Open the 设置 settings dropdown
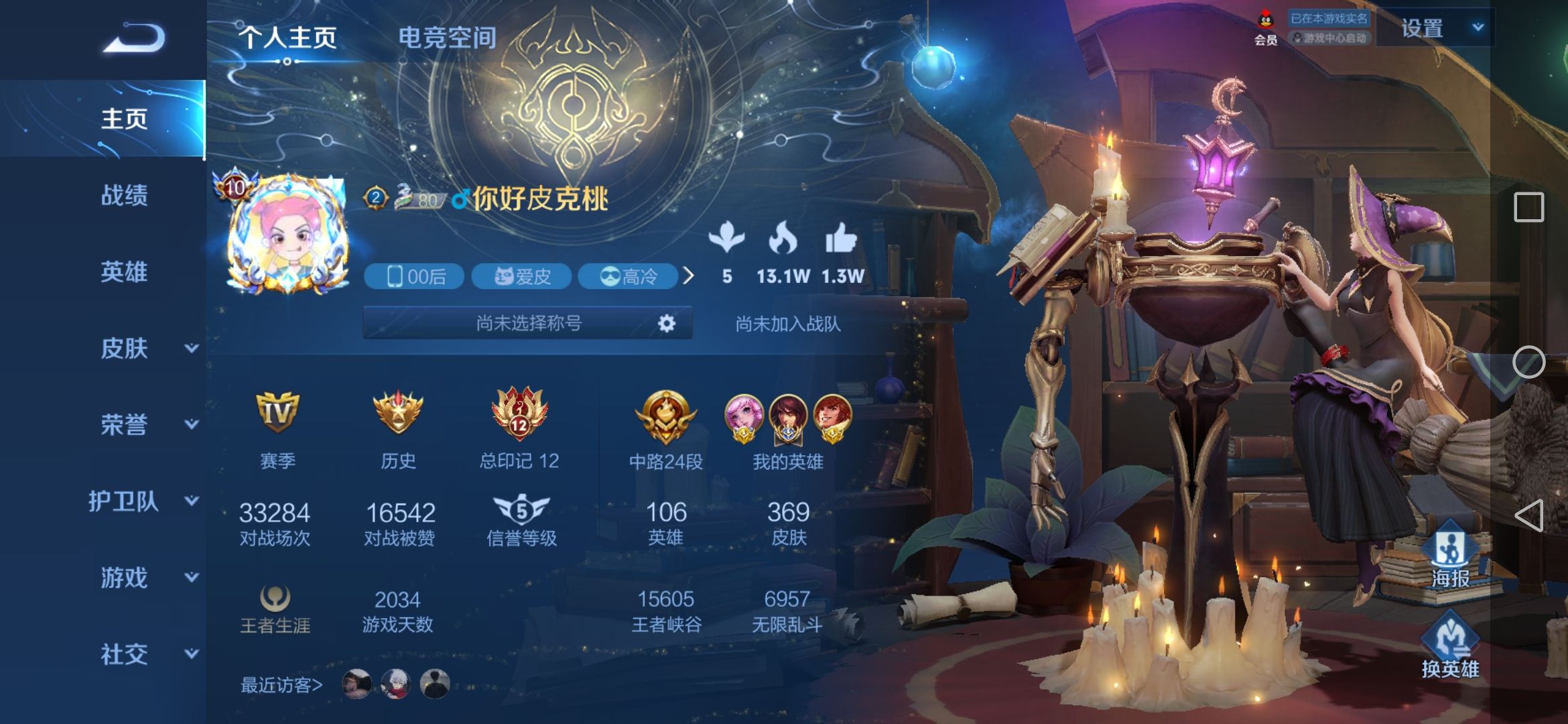The image size is (1568, 724). 1434,28
